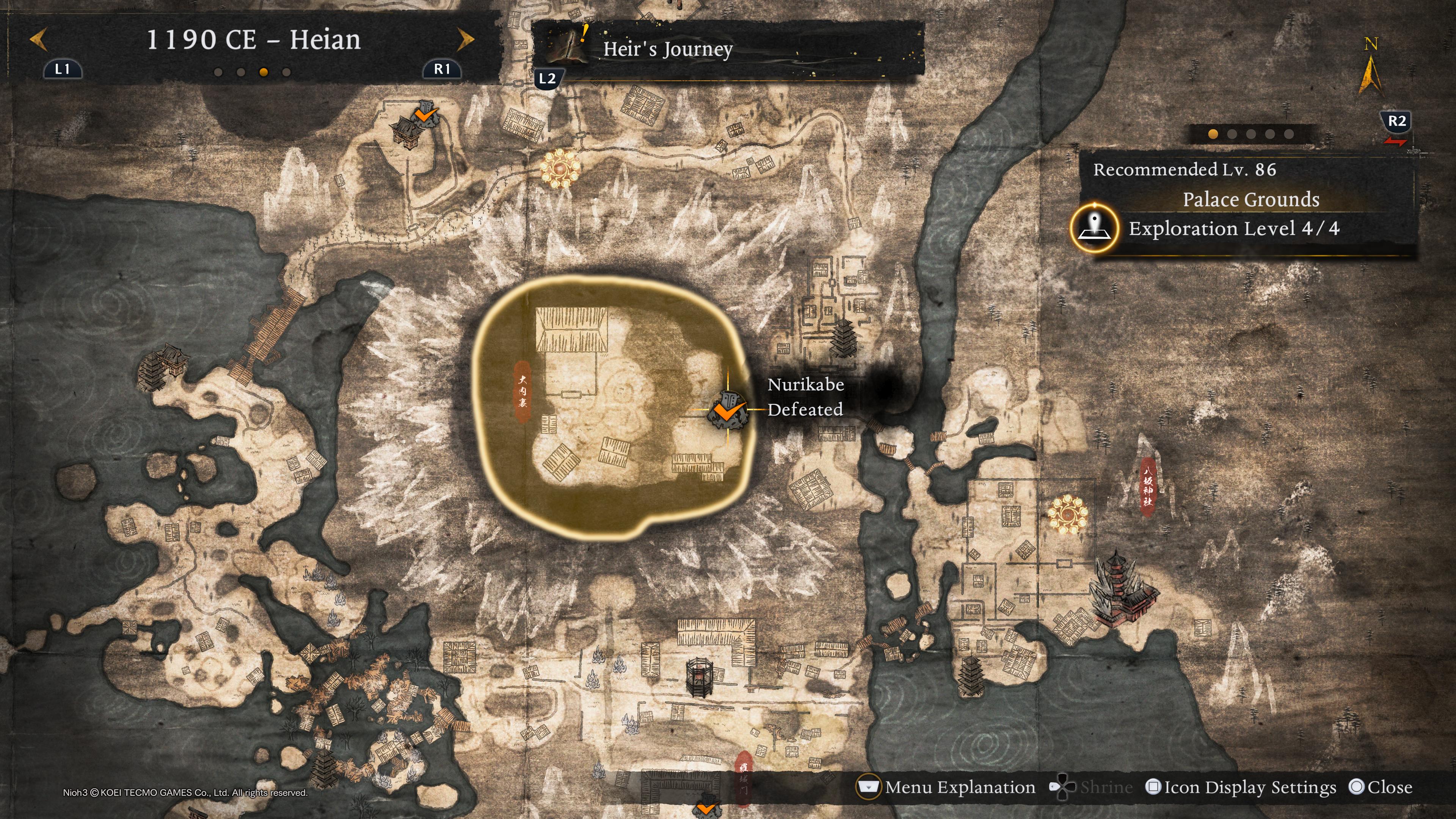Choose the greyed-out Shrine option
Screen dimensions: 1456x819
click(x=1091, y=787)
